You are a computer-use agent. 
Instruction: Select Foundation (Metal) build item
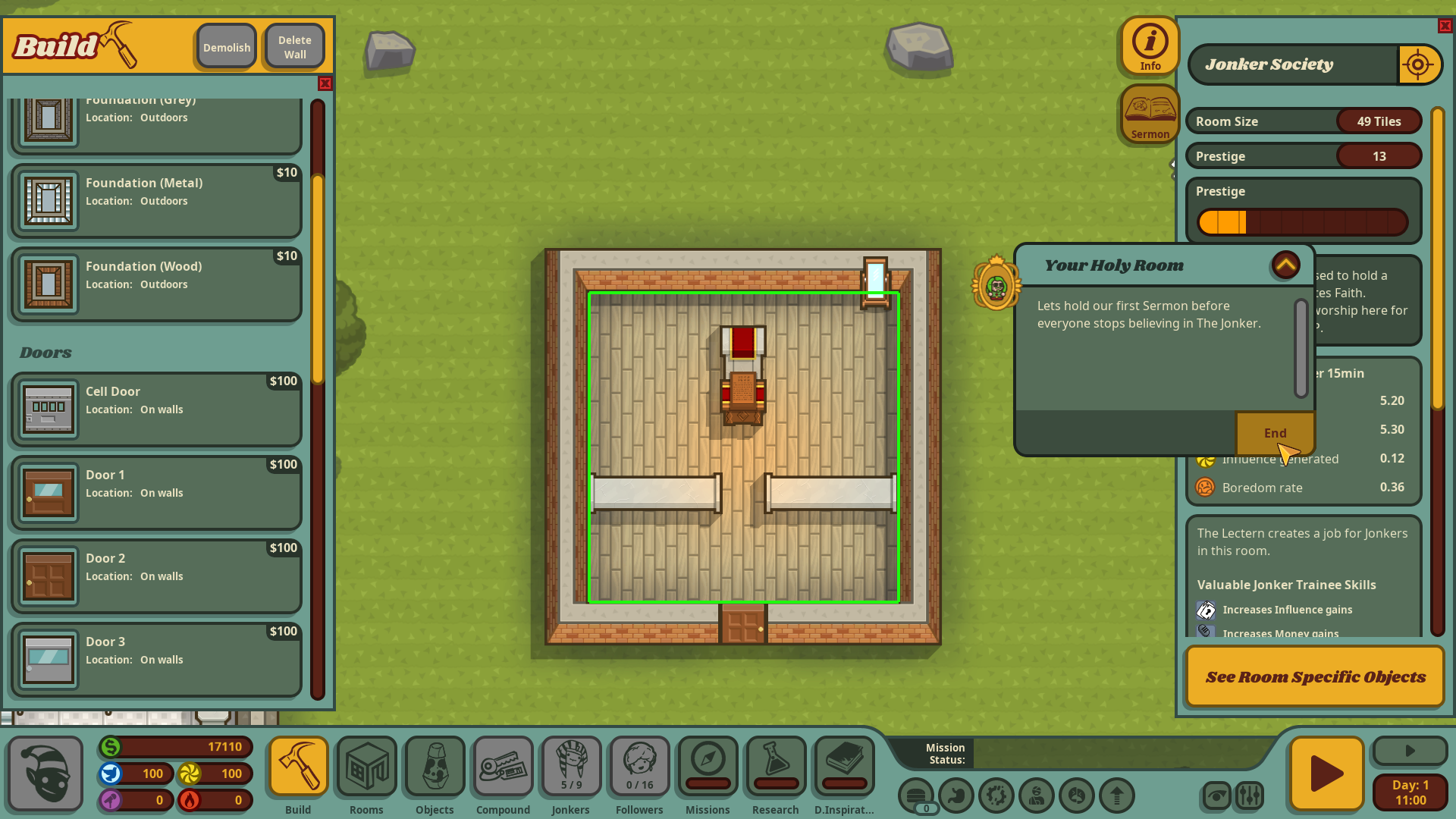tap(156, 200)
